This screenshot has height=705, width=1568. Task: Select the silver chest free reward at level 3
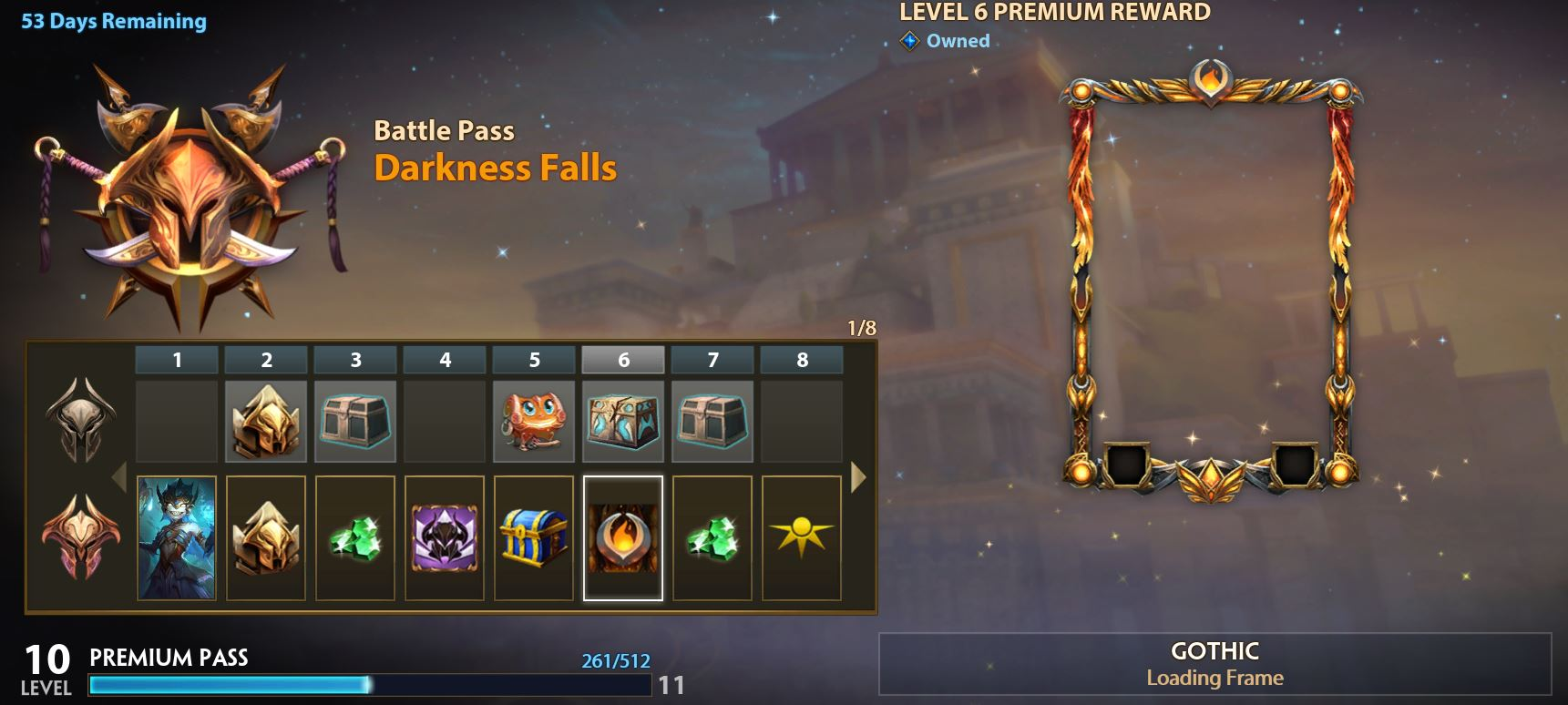355,422
